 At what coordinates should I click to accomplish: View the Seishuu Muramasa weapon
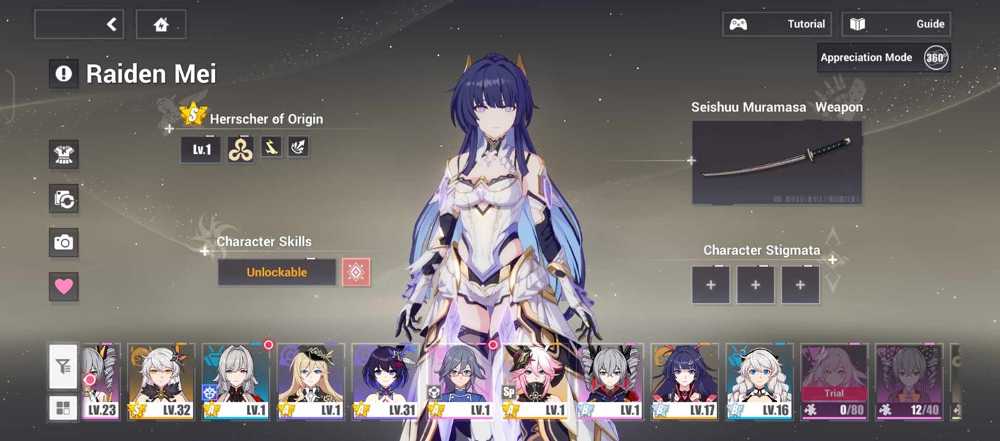[776, 162]
